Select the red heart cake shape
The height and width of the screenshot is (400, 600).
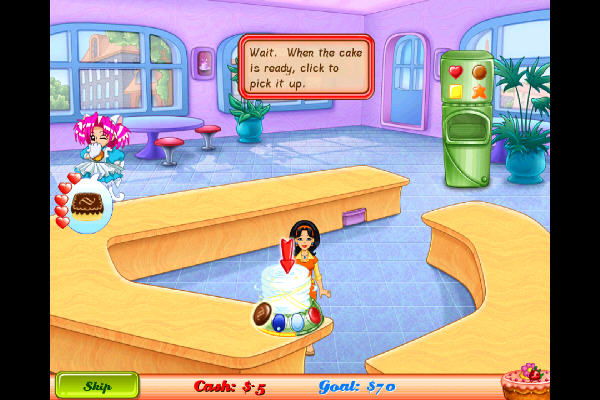tap(455, 72)
